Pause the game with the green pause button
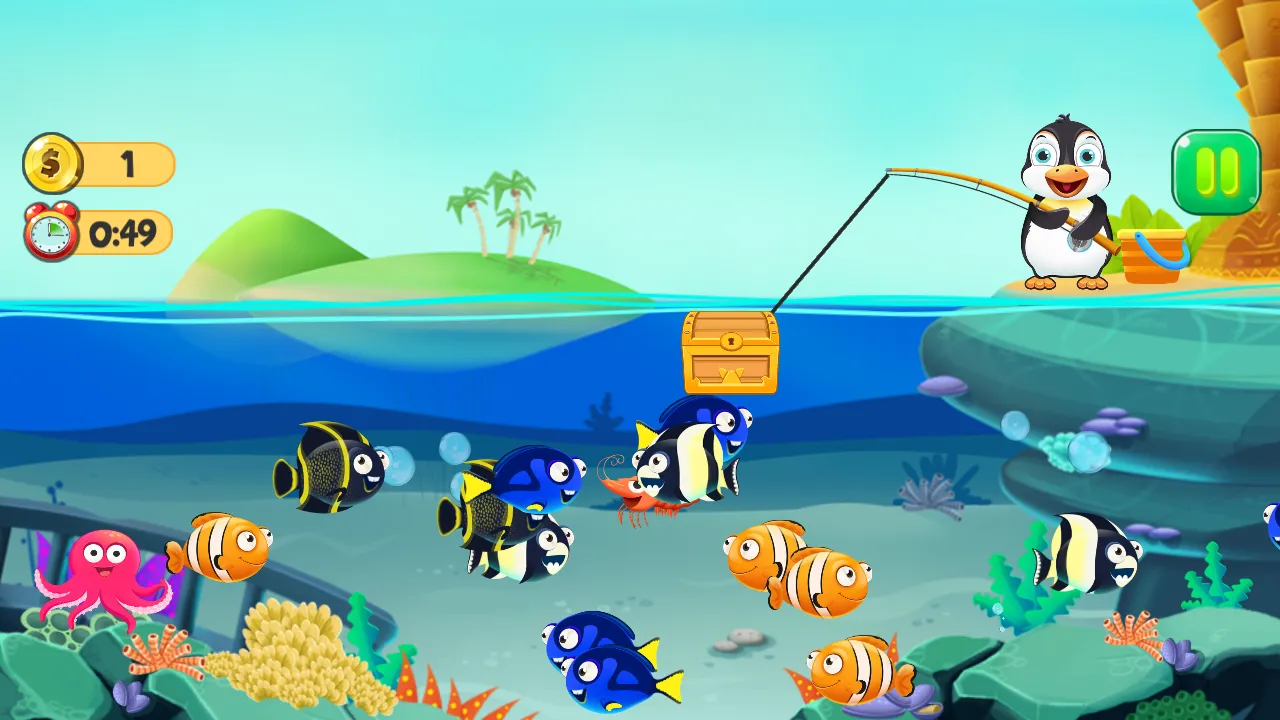Image resolution: width=1280 pixels, height=720 pixels. pos(1215,172)
